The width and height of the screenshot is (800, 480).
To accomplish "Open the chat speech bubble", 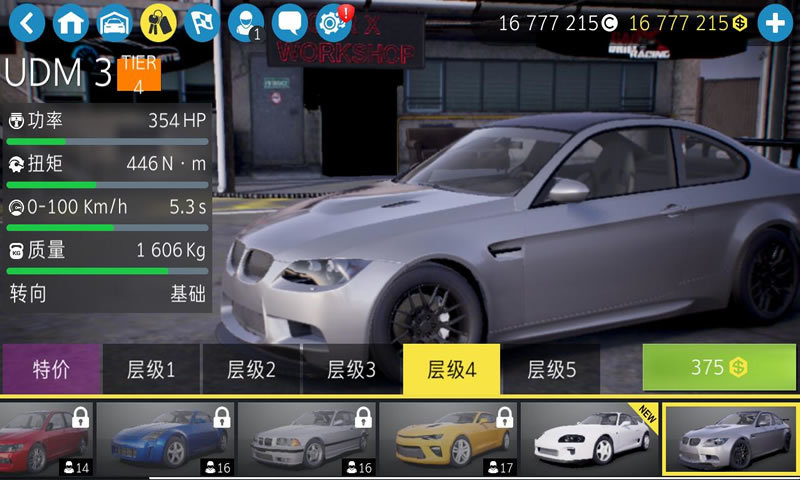I will tap(290, 22).
